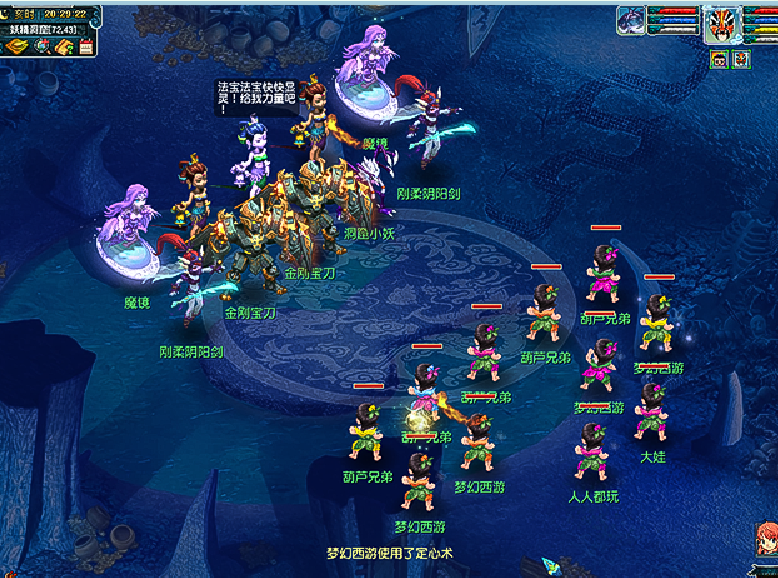Select the pet portrait beside the bars

point(631,21)
